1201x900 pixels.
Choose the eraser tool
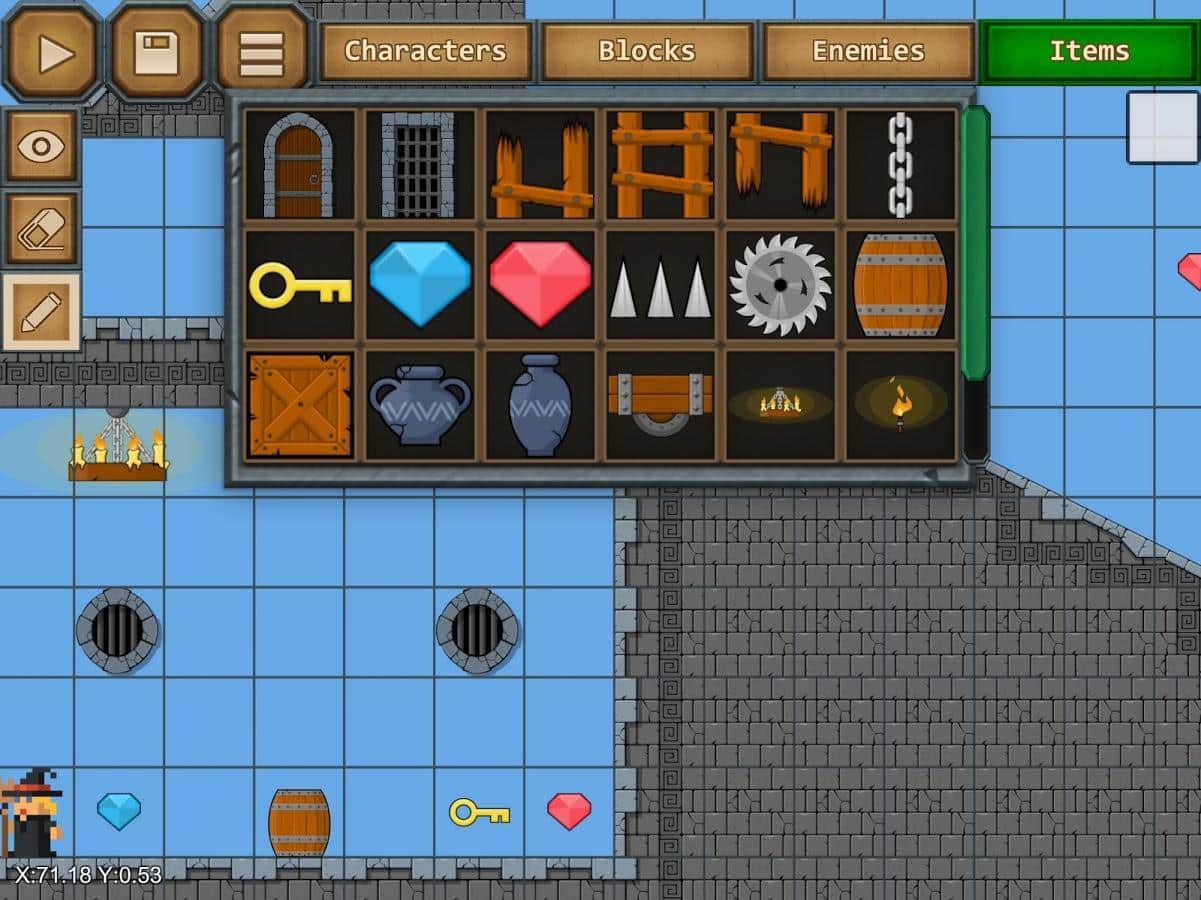click(41, 229)
